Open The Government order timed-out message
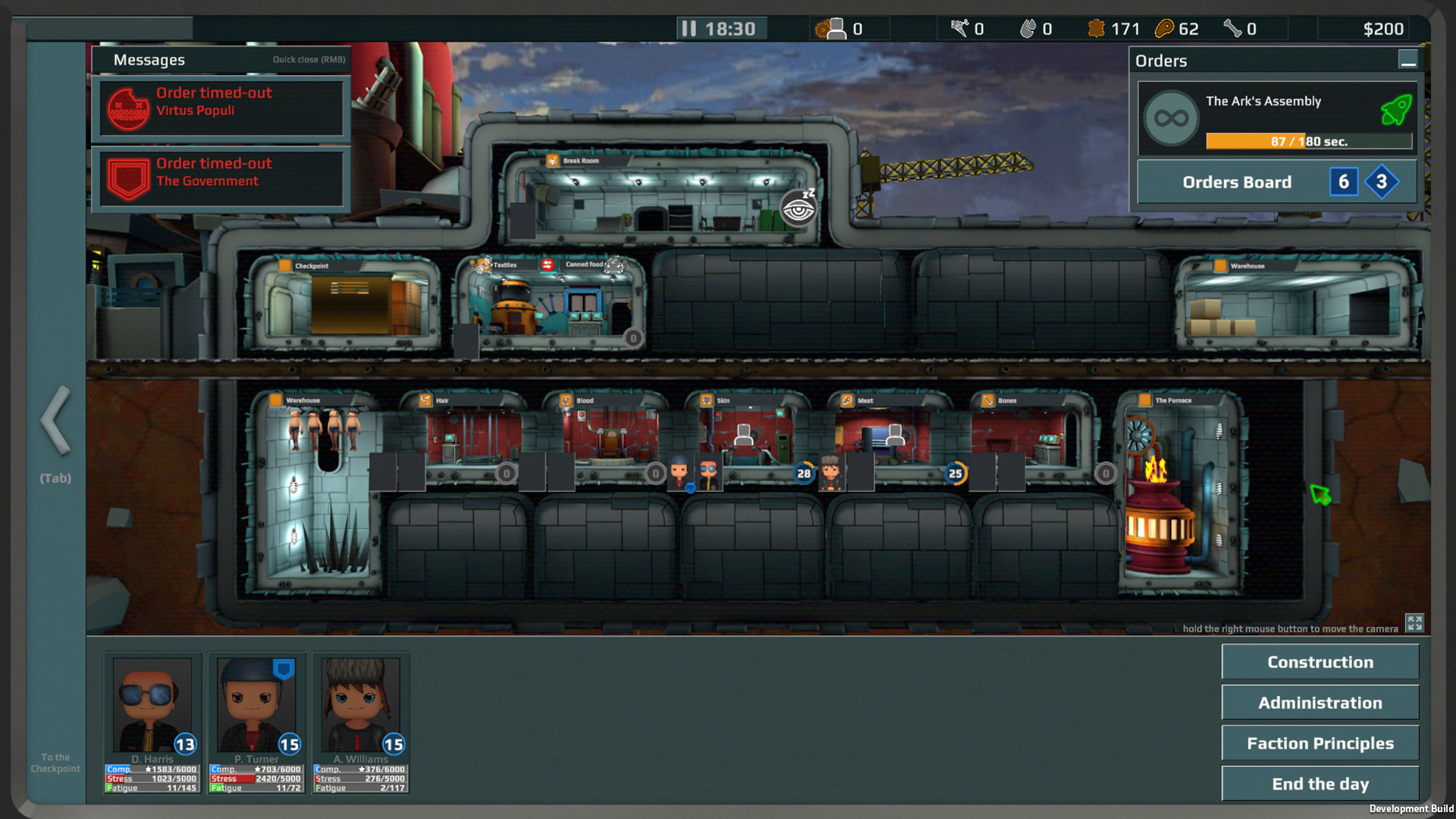 pos(221,178)
